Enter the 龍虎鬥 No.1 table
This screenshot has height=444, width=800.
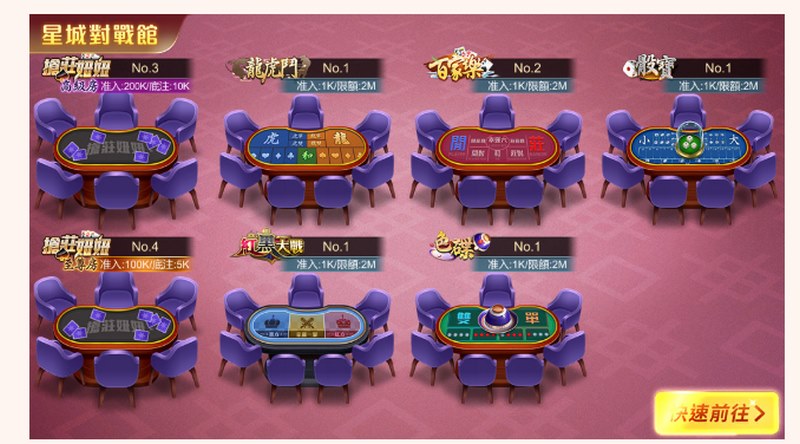(307, 147)
